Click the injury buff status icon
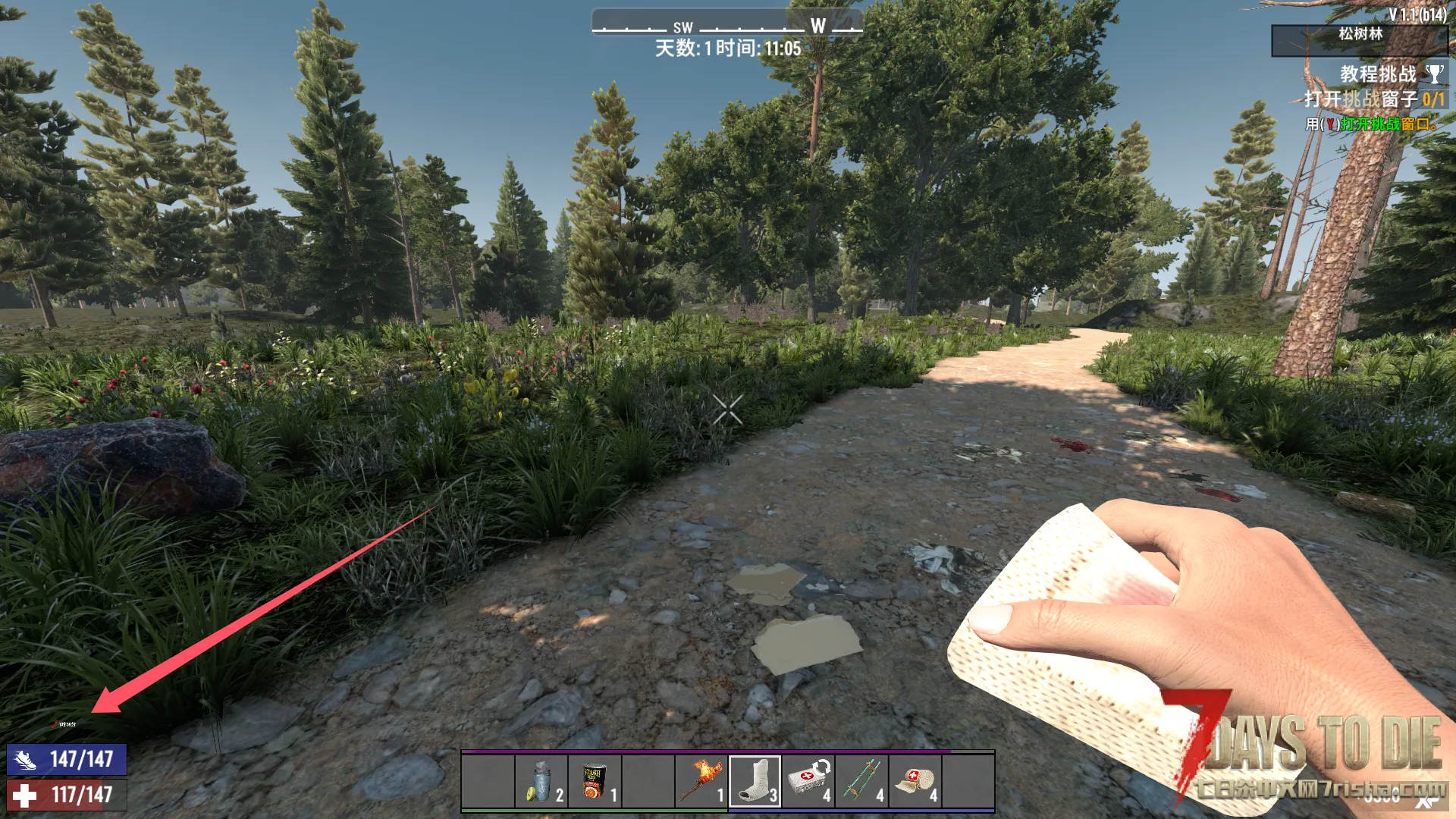The width and height of the screenshot is (1456, 819). [x=55, y=724]
